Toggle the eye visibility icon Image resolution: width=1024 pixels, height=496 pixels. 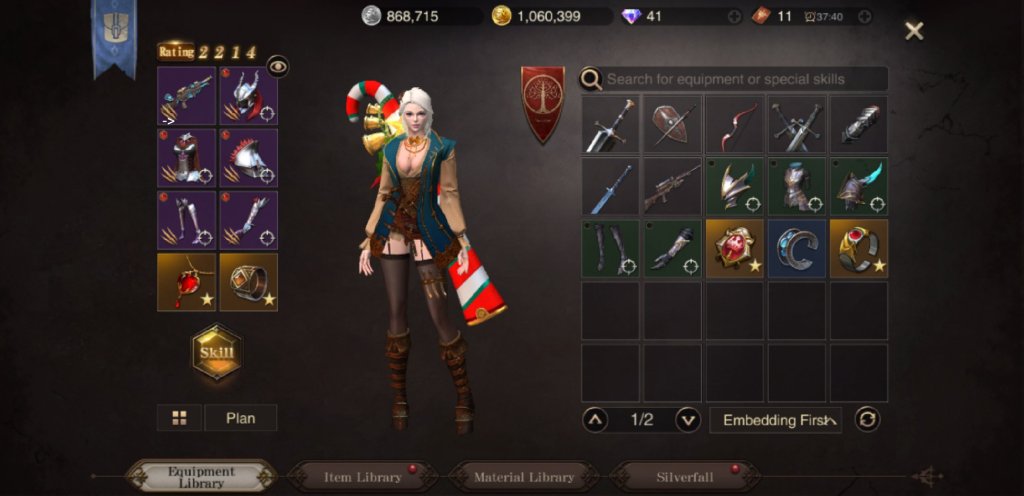[278, 66]
